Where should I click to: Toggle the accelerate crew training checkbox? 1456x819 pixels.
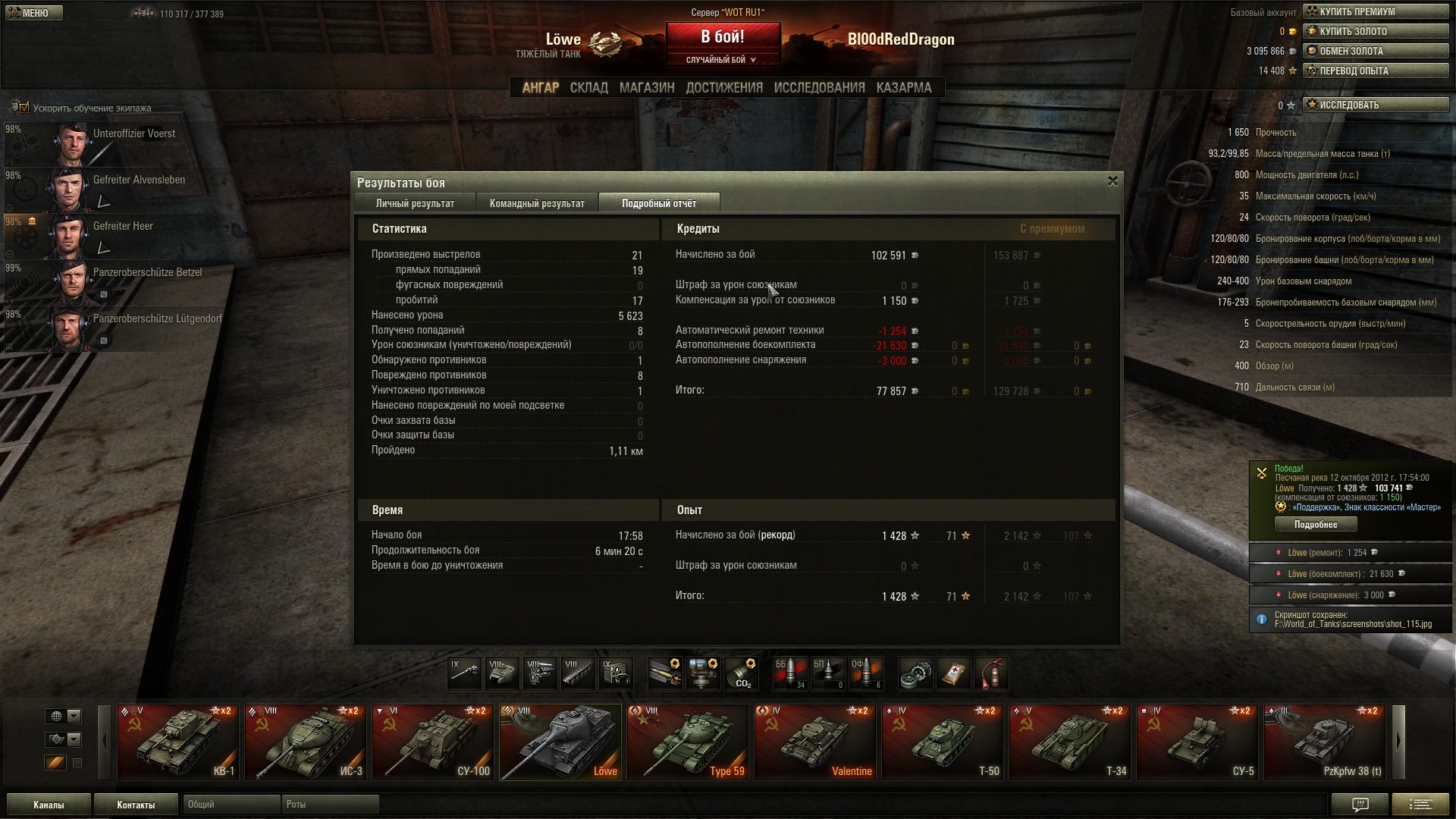(x=24, y=108)
